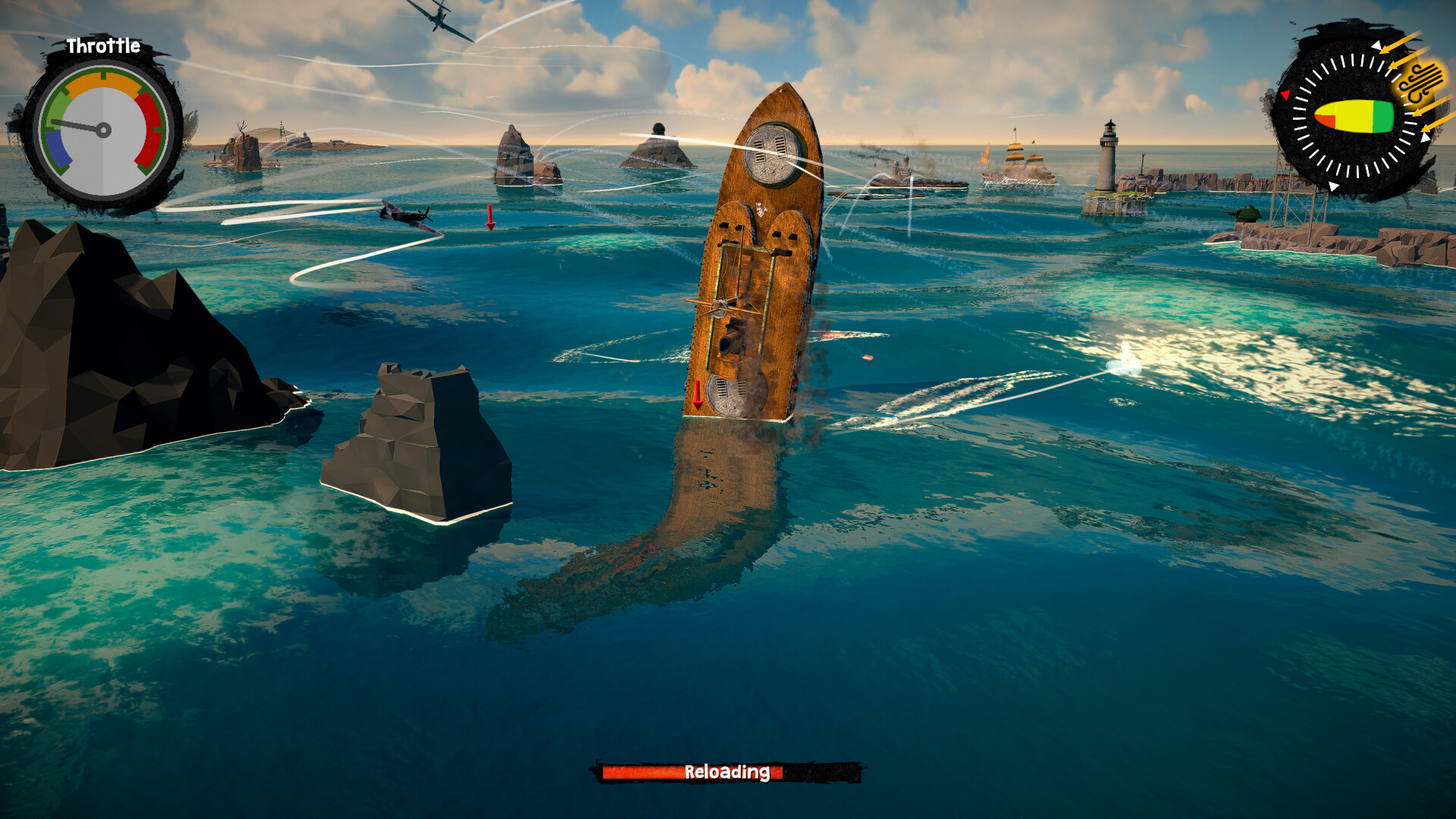Click the red triangle marker on the compass
Screen dimensions: 1456x819
(1287, 94)
